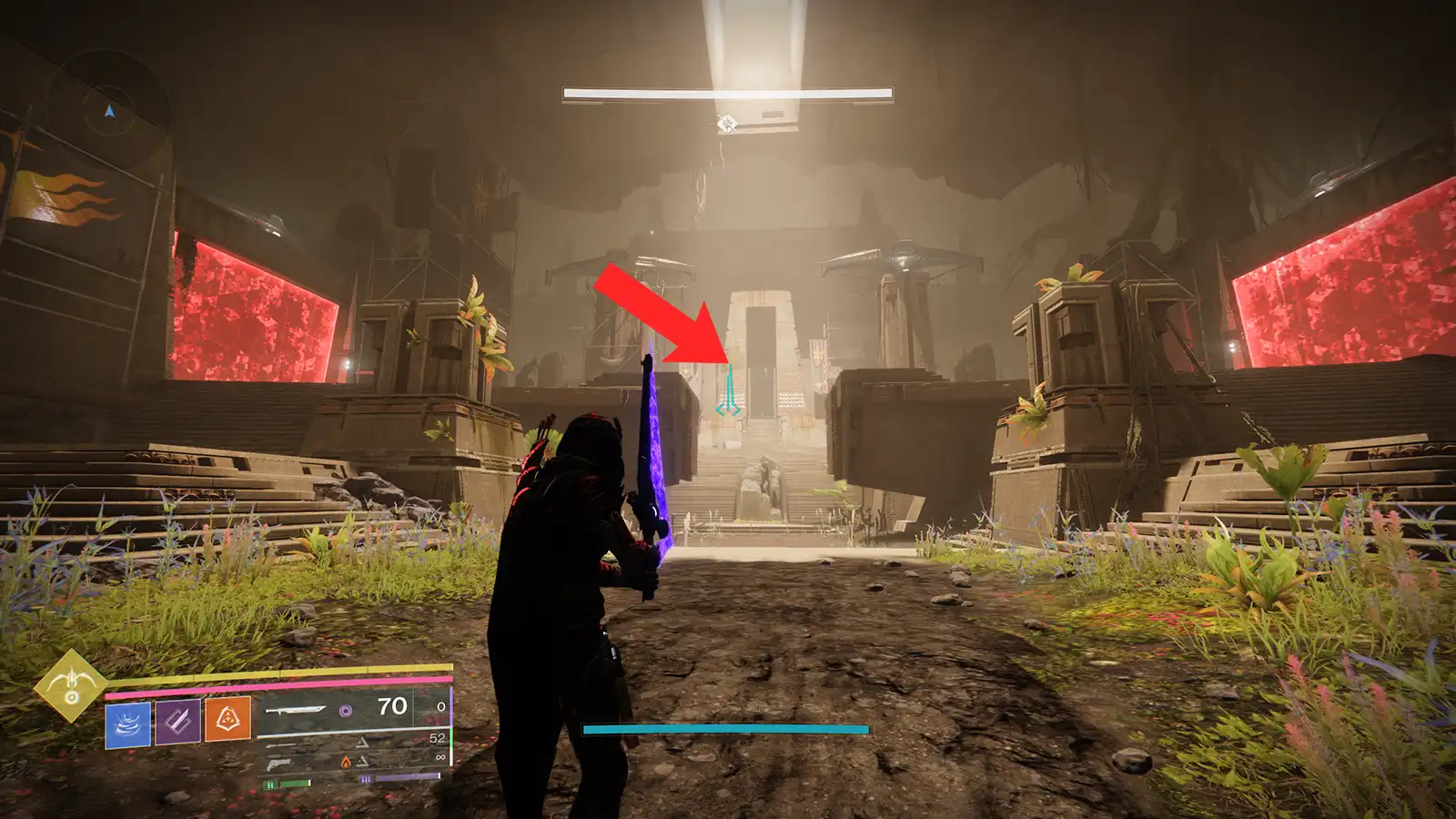Click the blue objective progress bar at bottom
Viewport: 1456px width, 819px height.
pyautogui.click(x=723, y=728)
